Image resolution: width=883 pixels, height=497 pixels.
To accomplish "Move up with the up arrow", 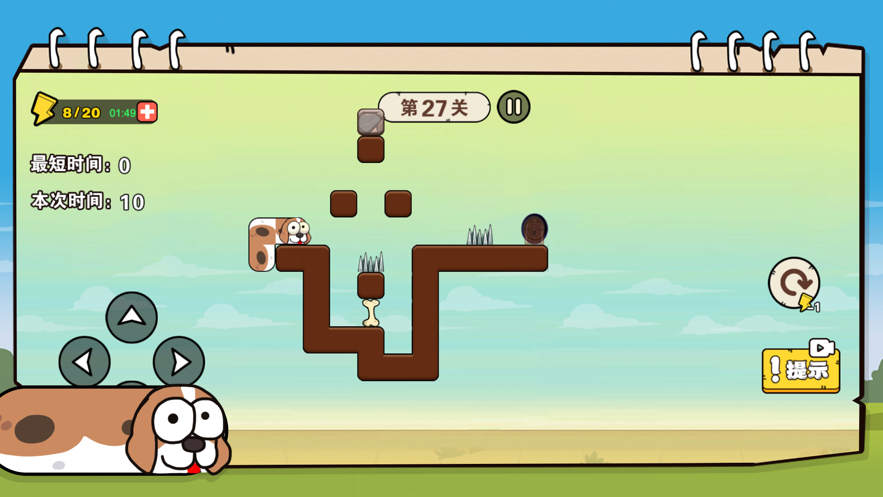I will (x=131, y=317).
